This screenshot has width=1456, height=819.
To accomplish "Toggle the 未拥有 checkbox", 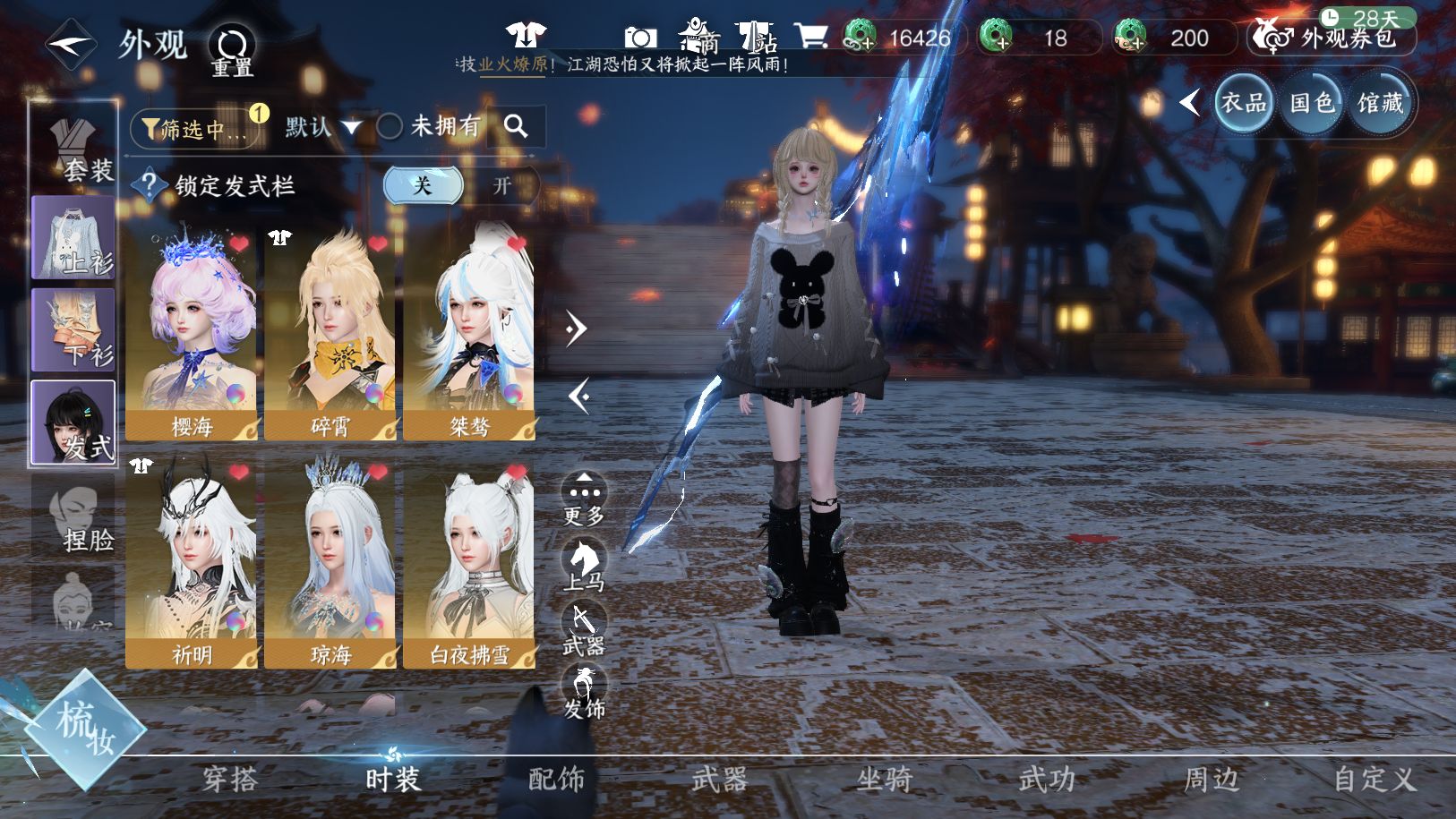I will coord(390,126).
